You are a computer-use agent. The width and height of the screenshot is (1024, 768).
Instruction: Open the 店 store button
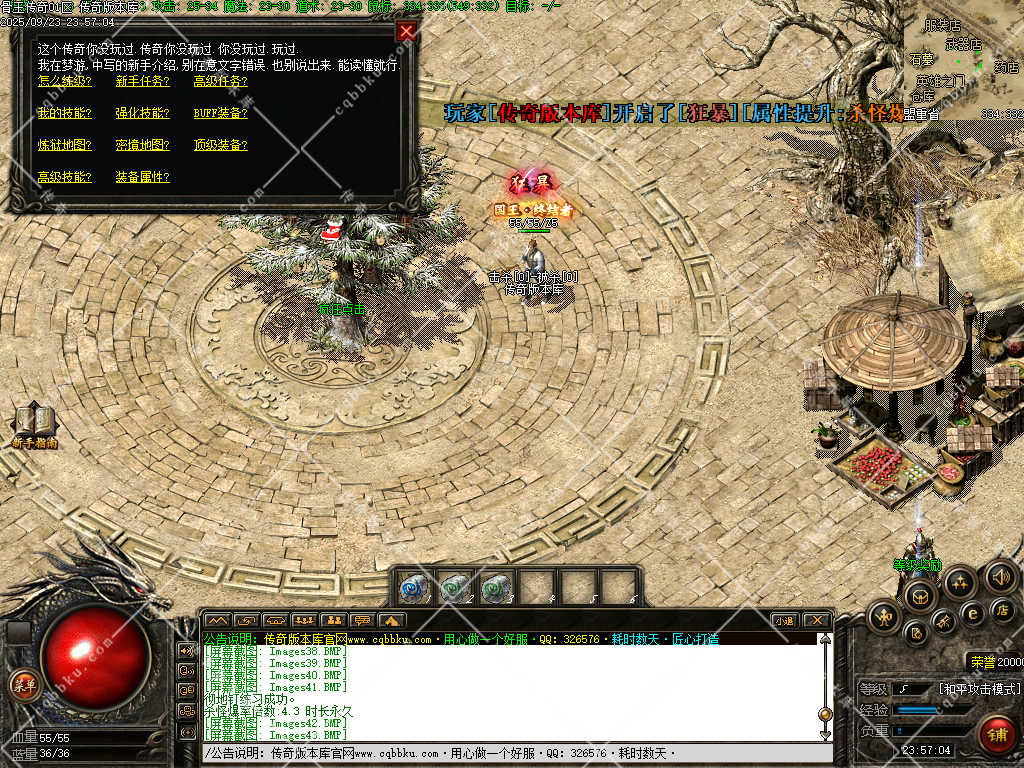click(x=1000, y=609)
